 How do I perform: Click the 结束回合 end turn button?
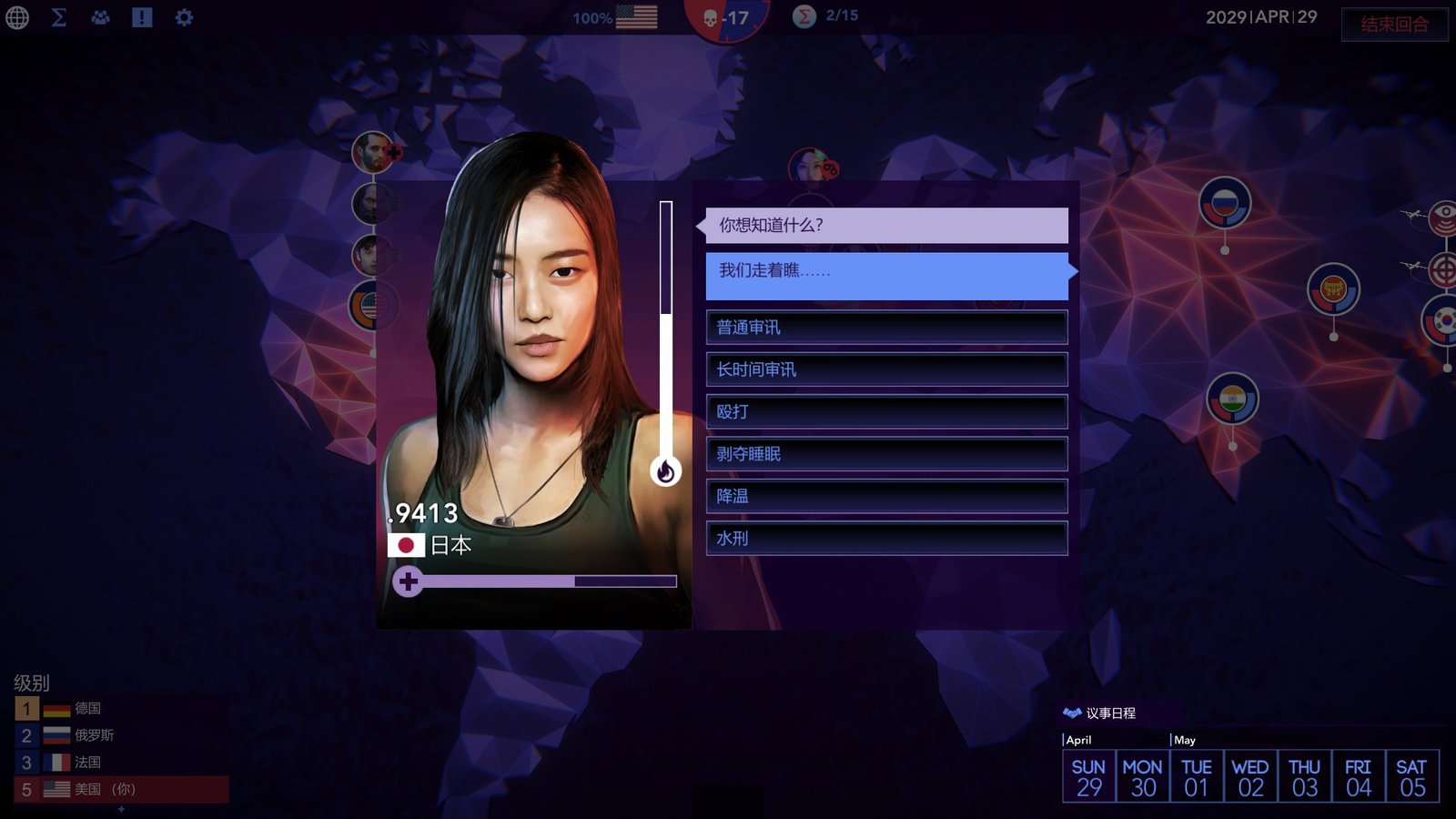[1394, 25]
